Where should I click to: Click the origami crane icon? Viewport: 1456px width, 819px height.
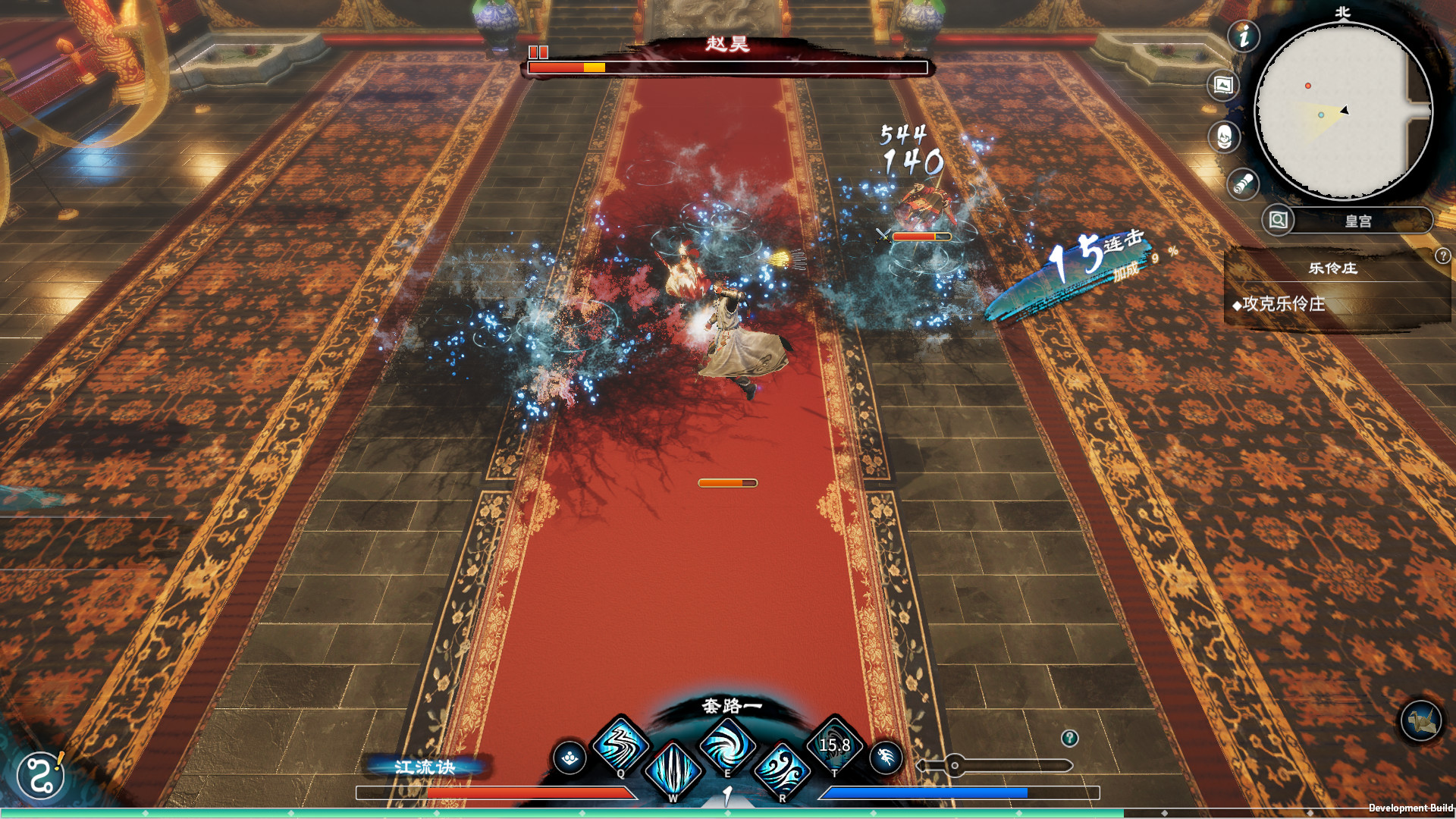point(1420,720)
